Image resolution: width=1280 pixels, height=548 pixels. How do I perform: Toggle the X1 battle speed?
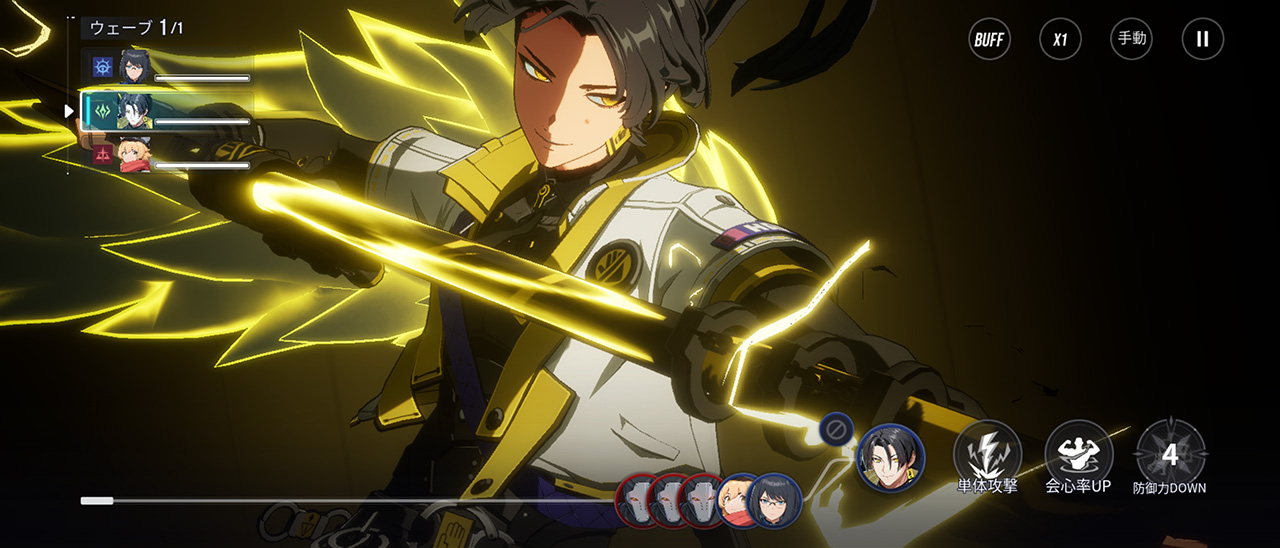[1060, 40]
